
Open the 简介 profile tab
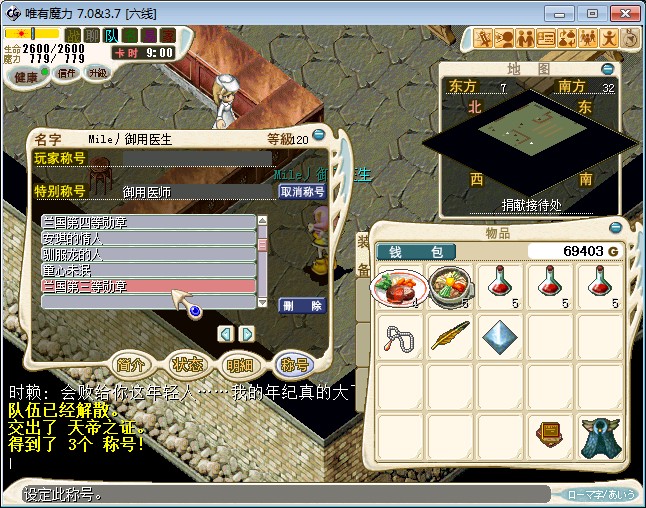coord(132,364)
